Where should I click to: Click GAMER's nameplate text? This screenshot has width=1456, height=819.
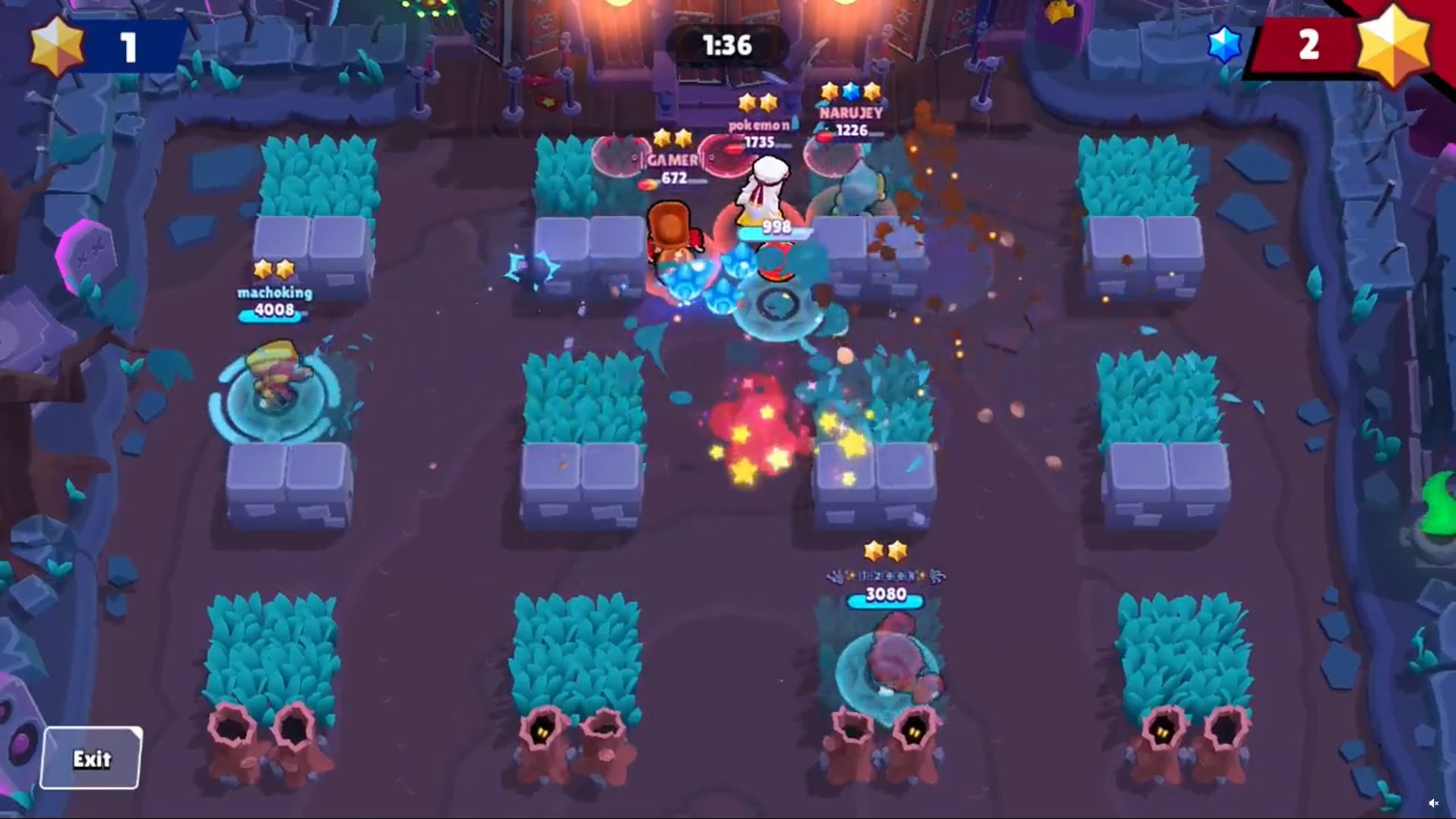(673, 159)
